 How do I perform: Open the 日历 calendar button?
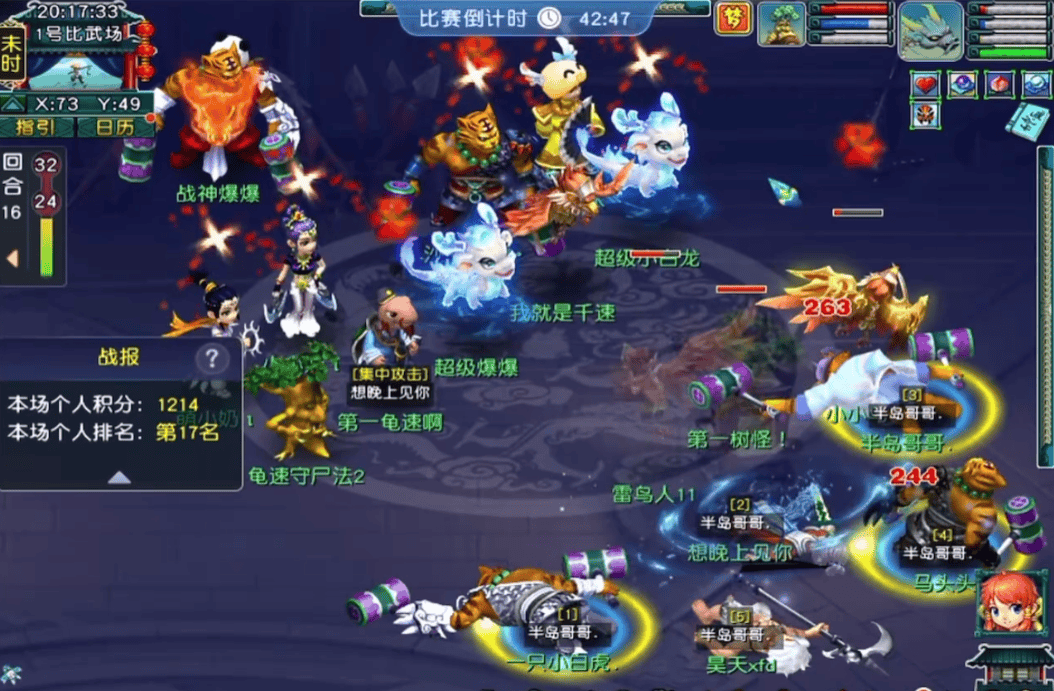114,127
